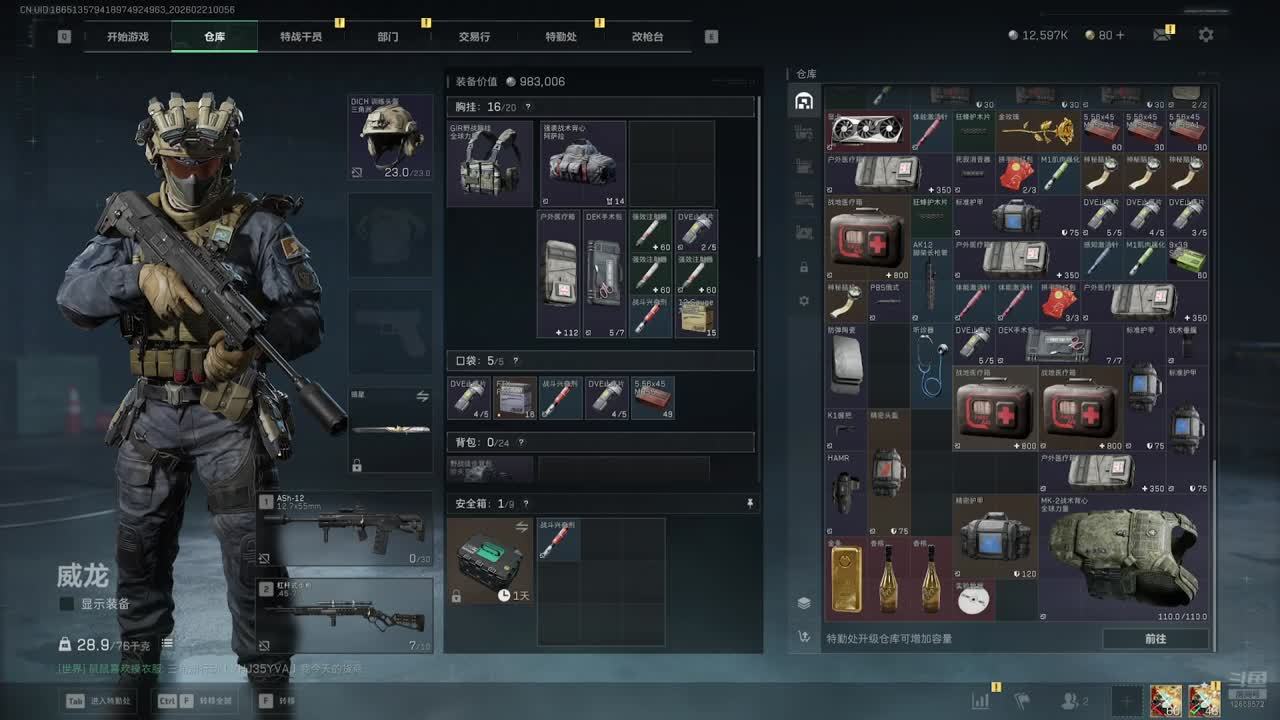Open the mail envelope icon

[x=1161, y=35]
